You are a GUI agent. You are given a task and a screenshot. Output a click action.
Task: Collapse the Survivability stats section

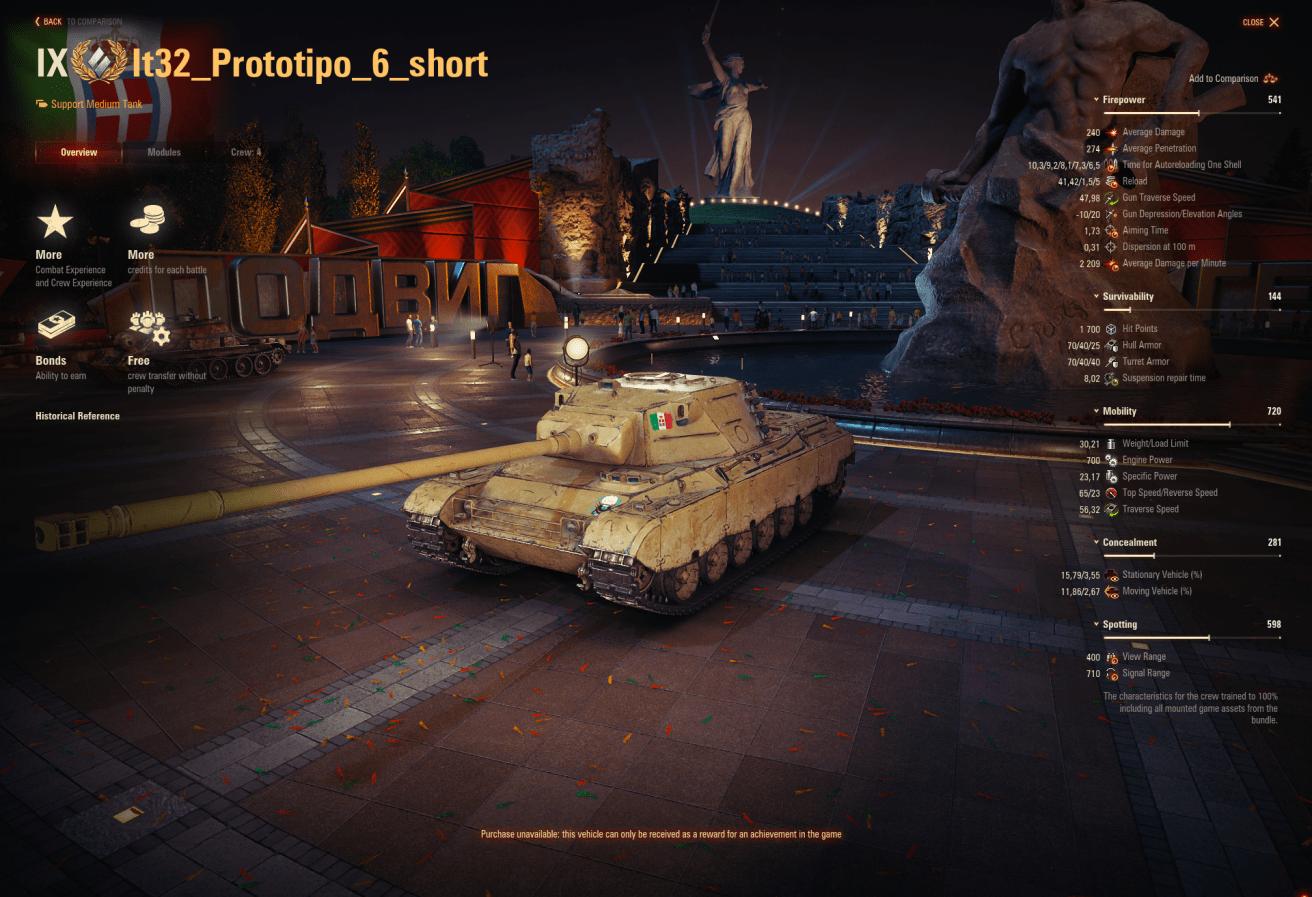tap(1128, 297)
